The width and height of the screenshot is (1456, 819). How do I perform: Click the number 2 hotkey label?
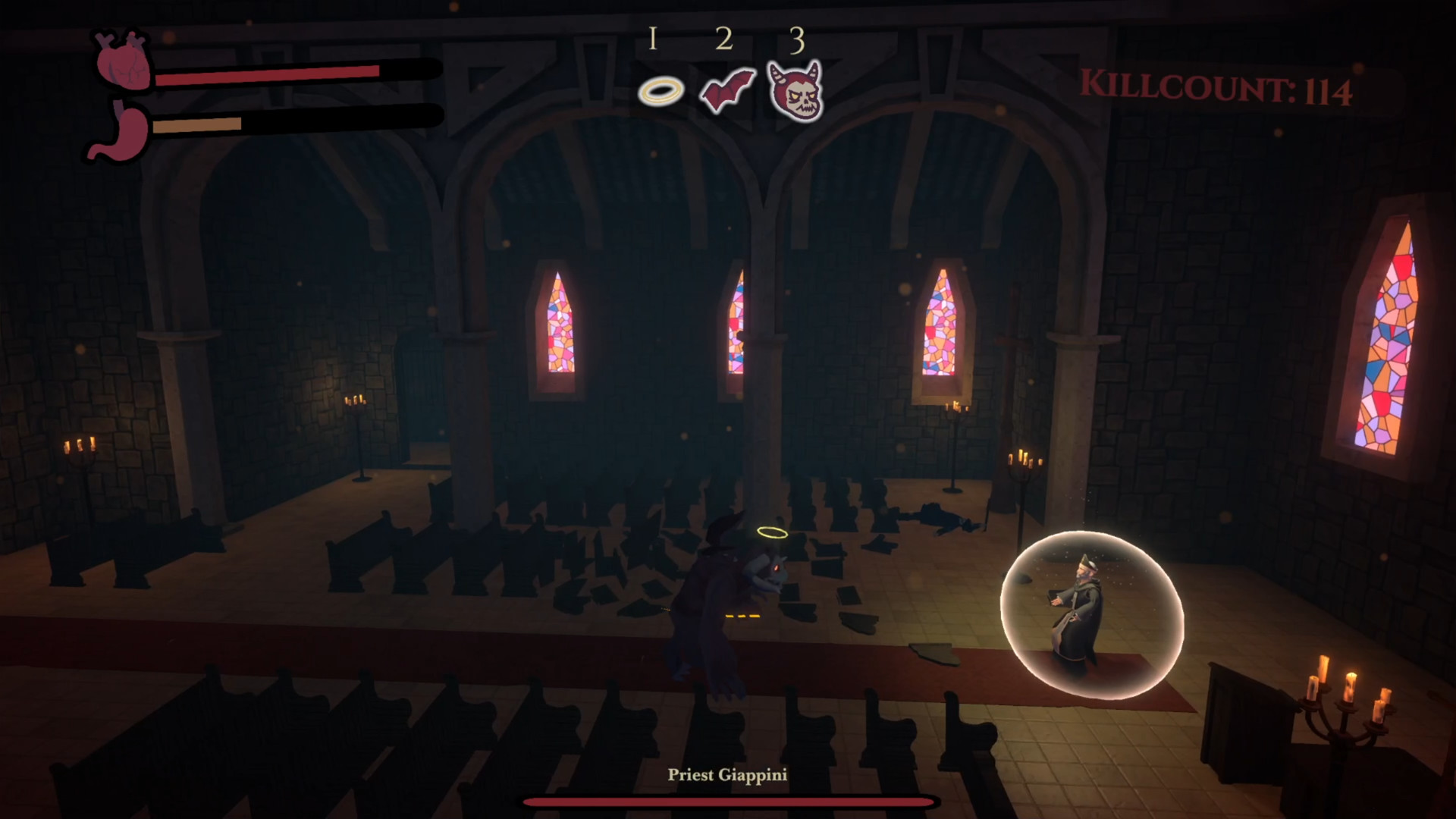coord(725,39)
